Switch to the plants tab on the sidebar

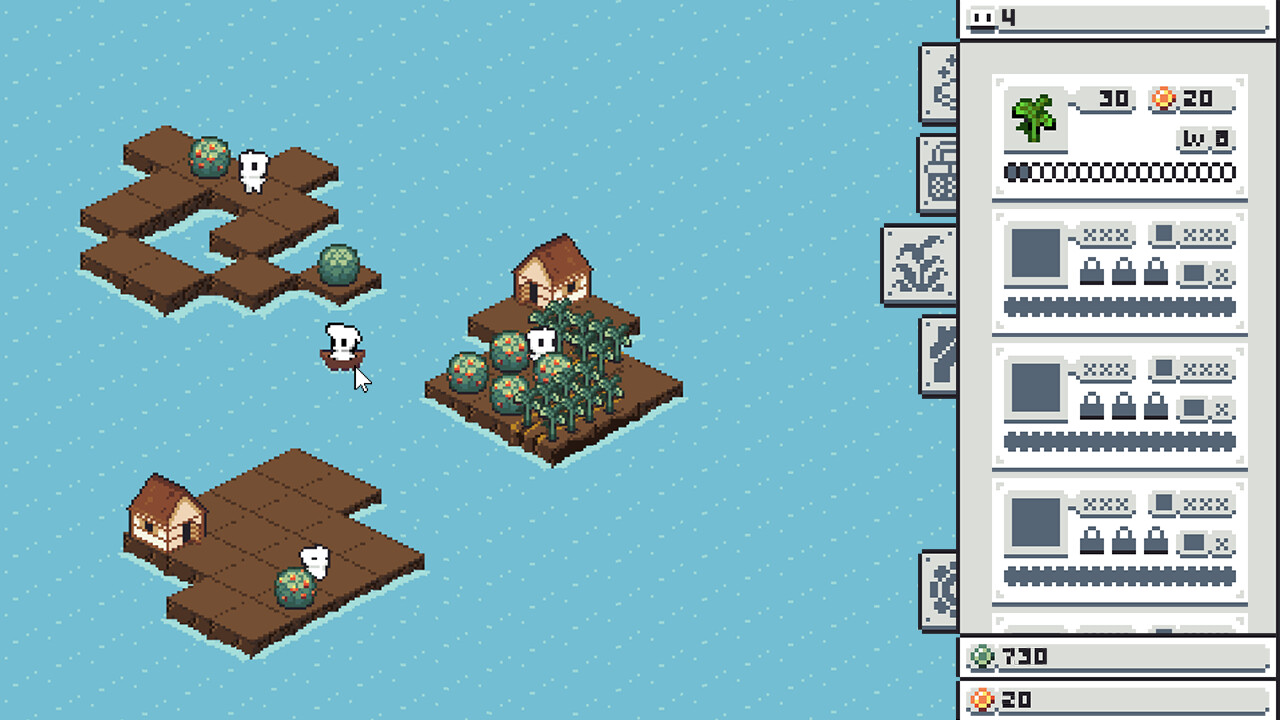(x=920, y=265)
